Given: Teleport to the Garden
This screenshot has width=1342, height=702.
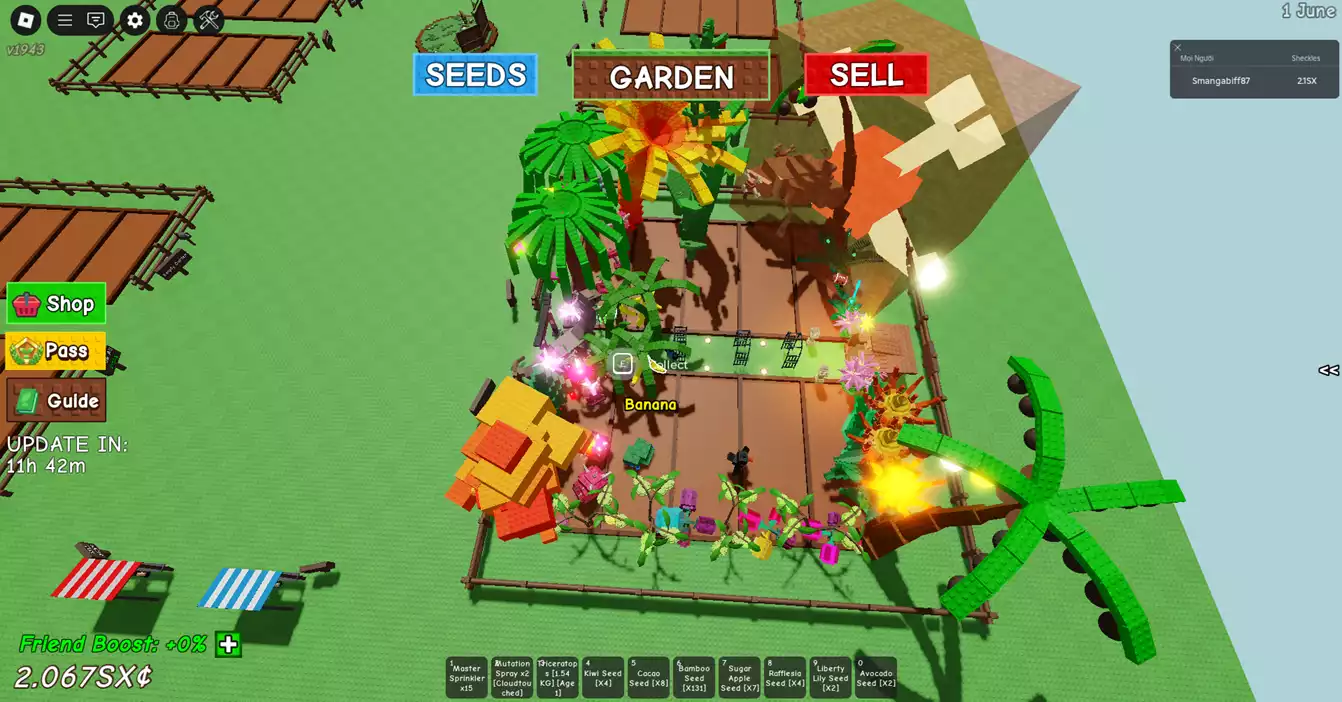Looking at the screenshot, I should coord(671,77).
